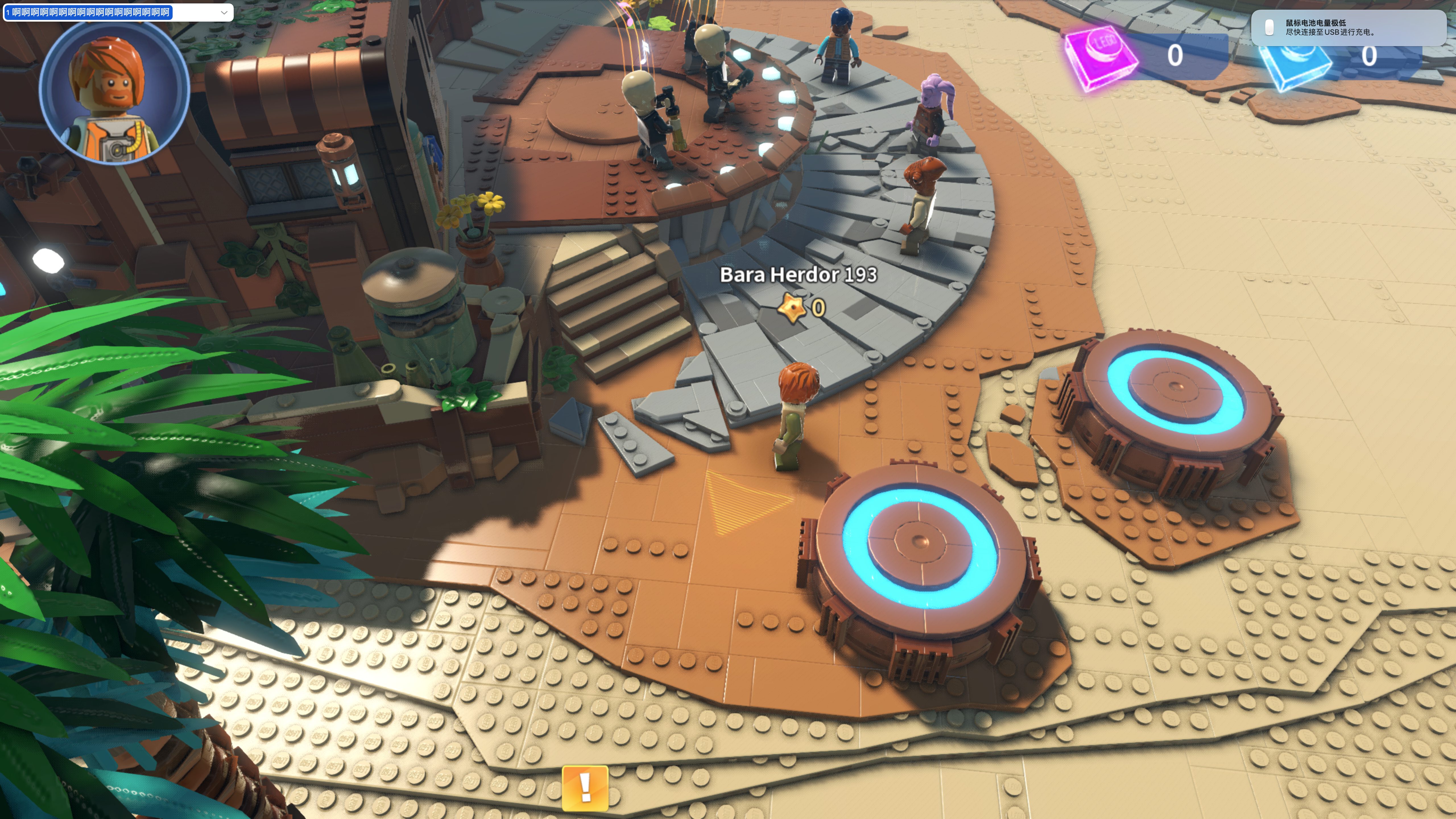The width and height of the screenshot is (1456, 819).
Task: Click the orange-haired character portrait
Action: tap(114, 92)
